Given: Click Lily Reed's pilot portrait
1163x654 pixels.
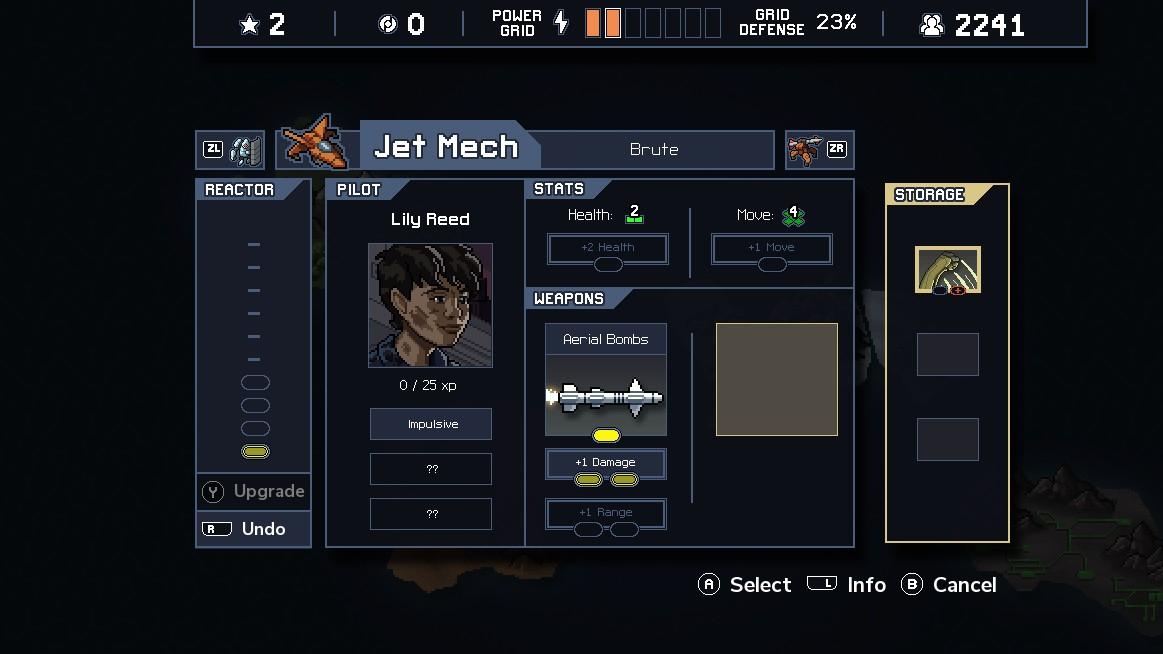Looking at the screenshot, I should tap(430, 305).
